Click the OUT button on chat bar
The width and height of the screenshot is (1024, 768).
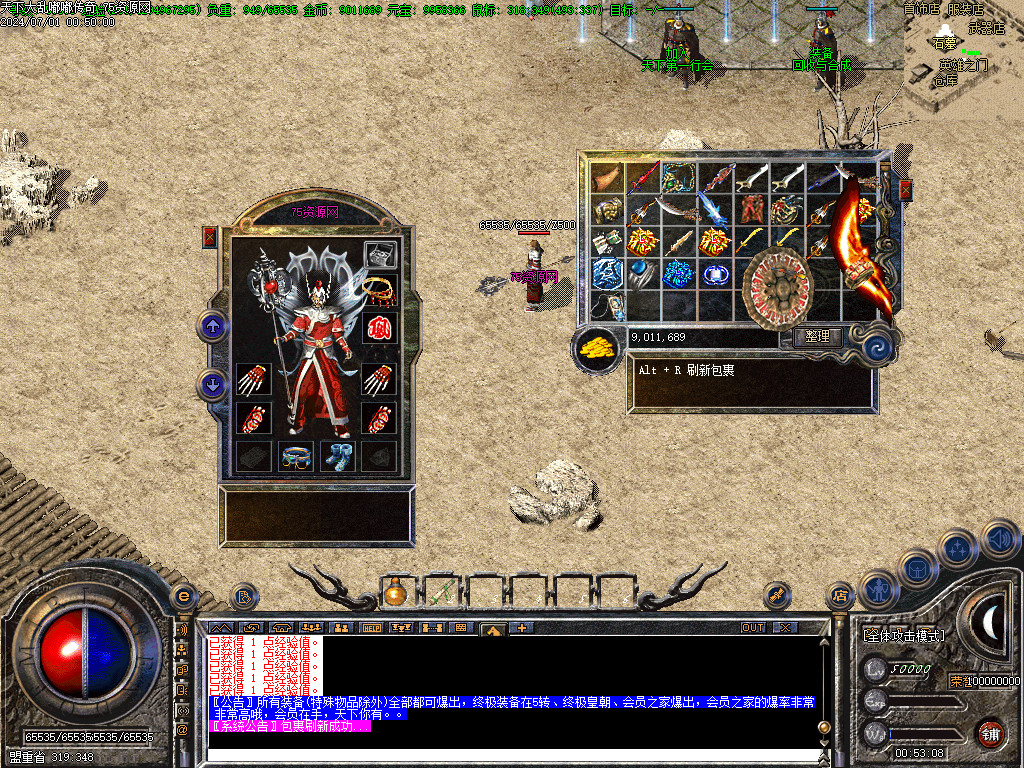752,628
